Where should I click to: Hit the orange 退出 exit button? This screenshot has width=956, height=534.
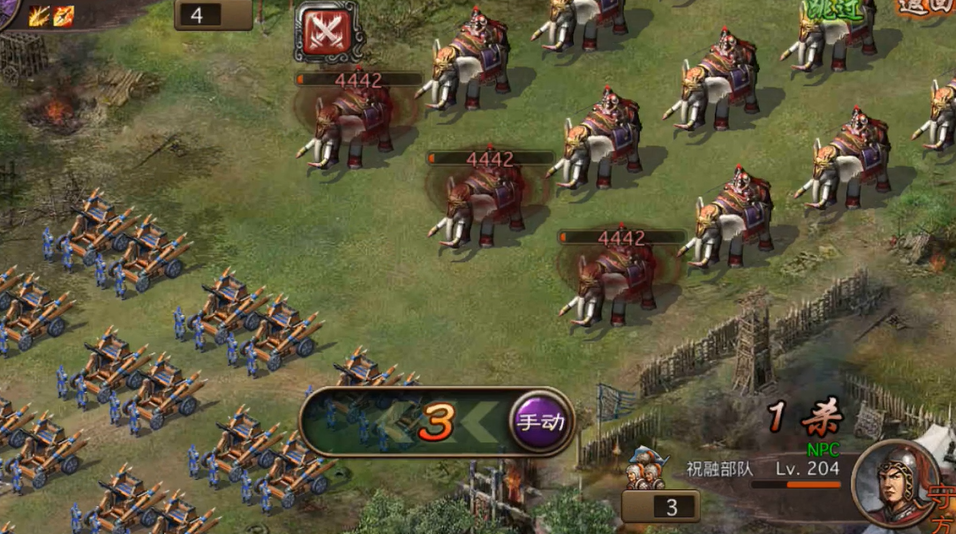coord(924,6)
